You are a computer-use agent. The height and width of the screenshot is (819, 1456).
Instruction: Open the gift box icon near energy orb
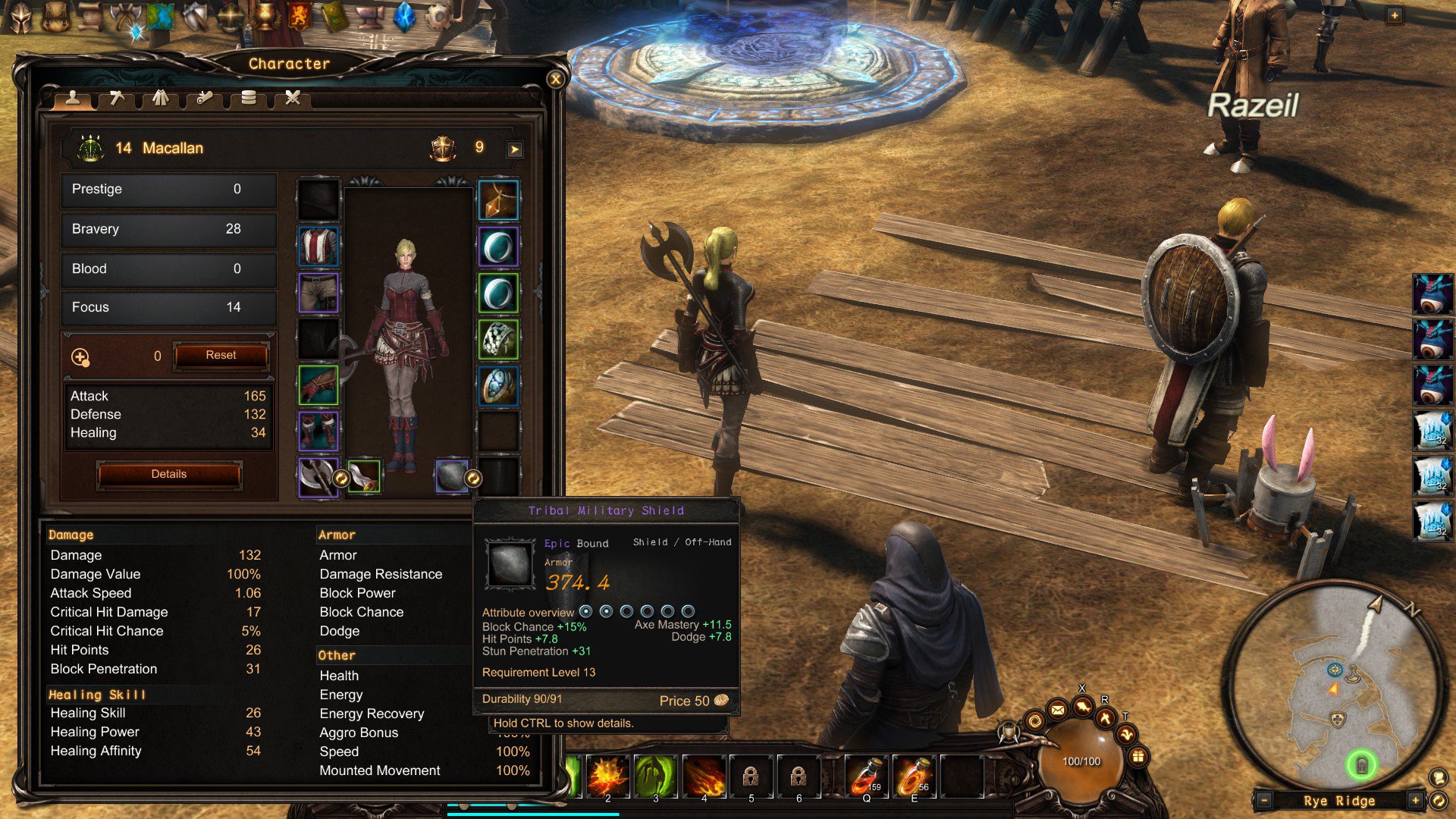1137,756
